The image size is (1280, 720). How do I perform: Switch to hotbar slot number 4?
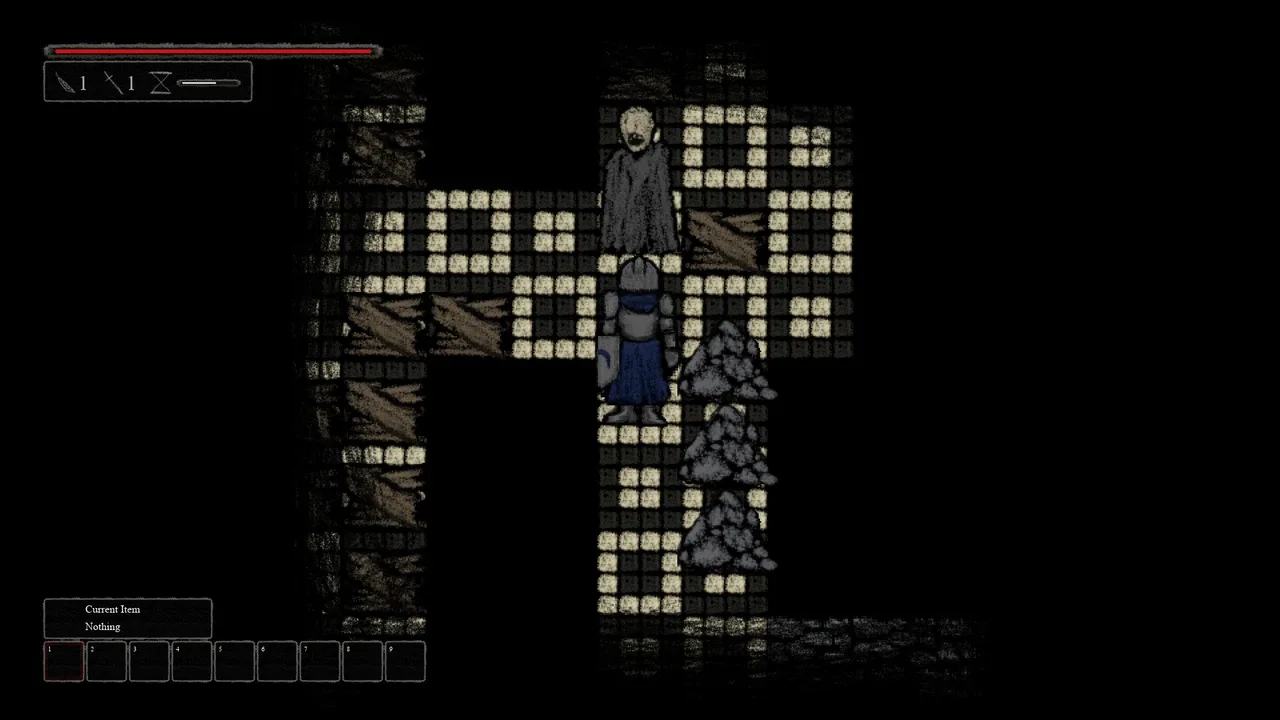pos(192,661)
